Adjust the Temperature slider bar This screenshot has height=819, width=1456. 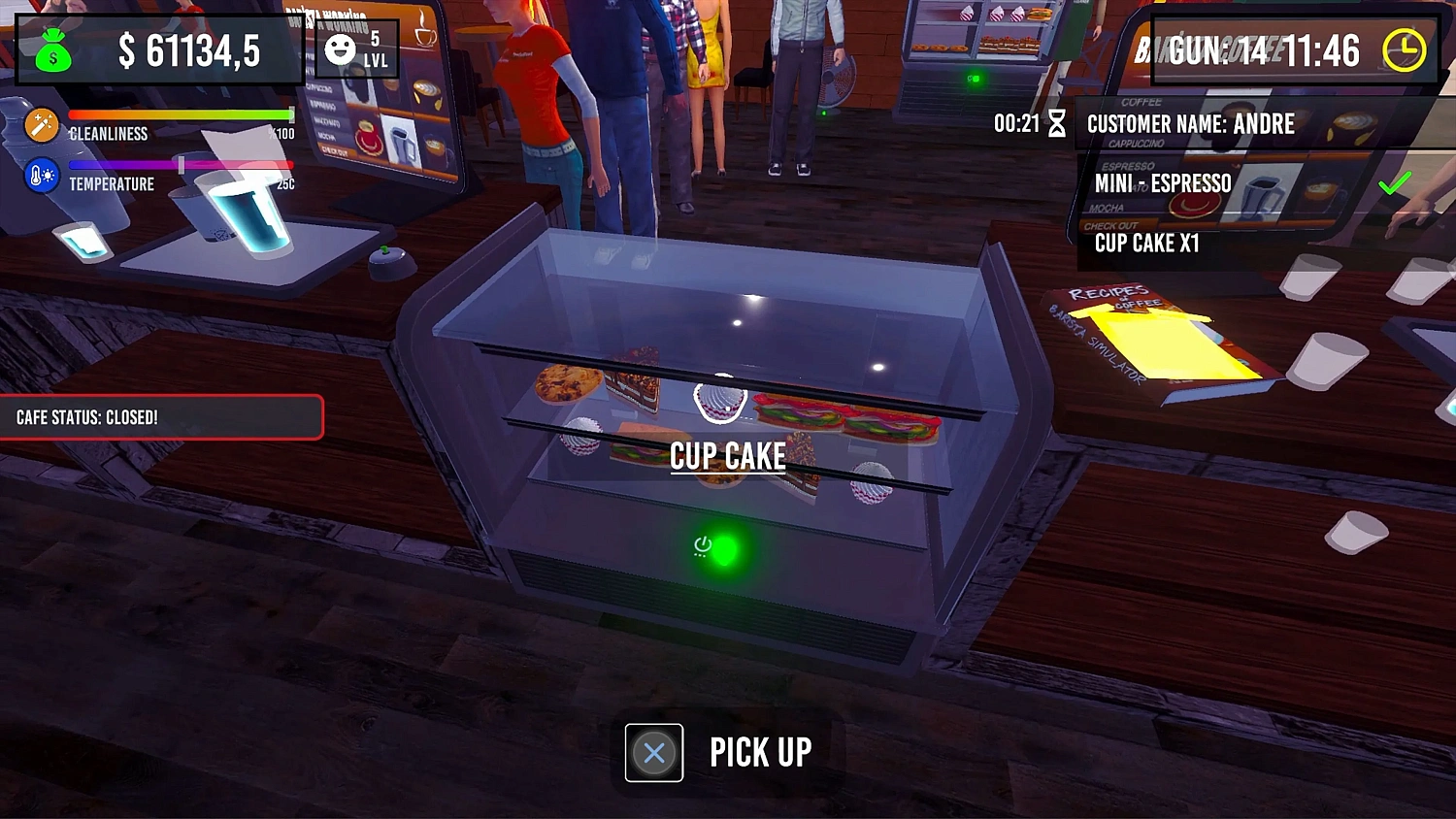point(180,165)
